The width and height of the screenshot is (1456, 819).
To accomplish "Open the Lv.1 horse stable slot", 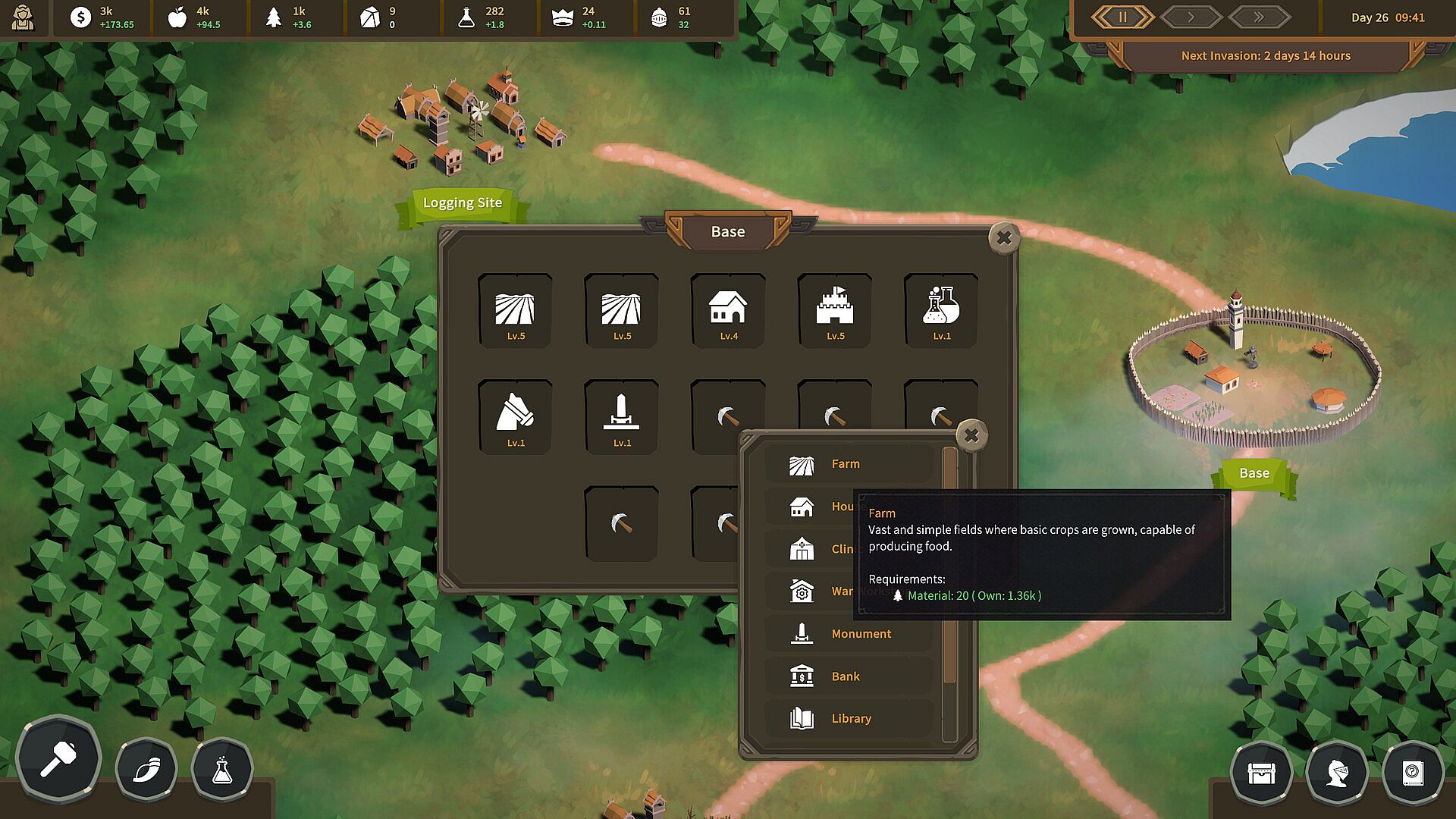I will pyautogui.click(x=515, y=418).
